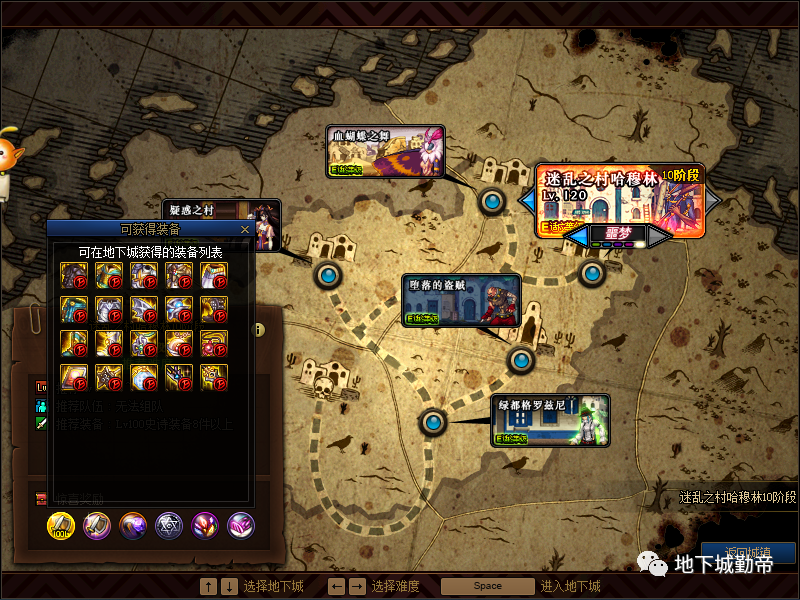Click the map node beside 绿都格罗兹尼
Viewport: 800px width, 600px height.
432,424
